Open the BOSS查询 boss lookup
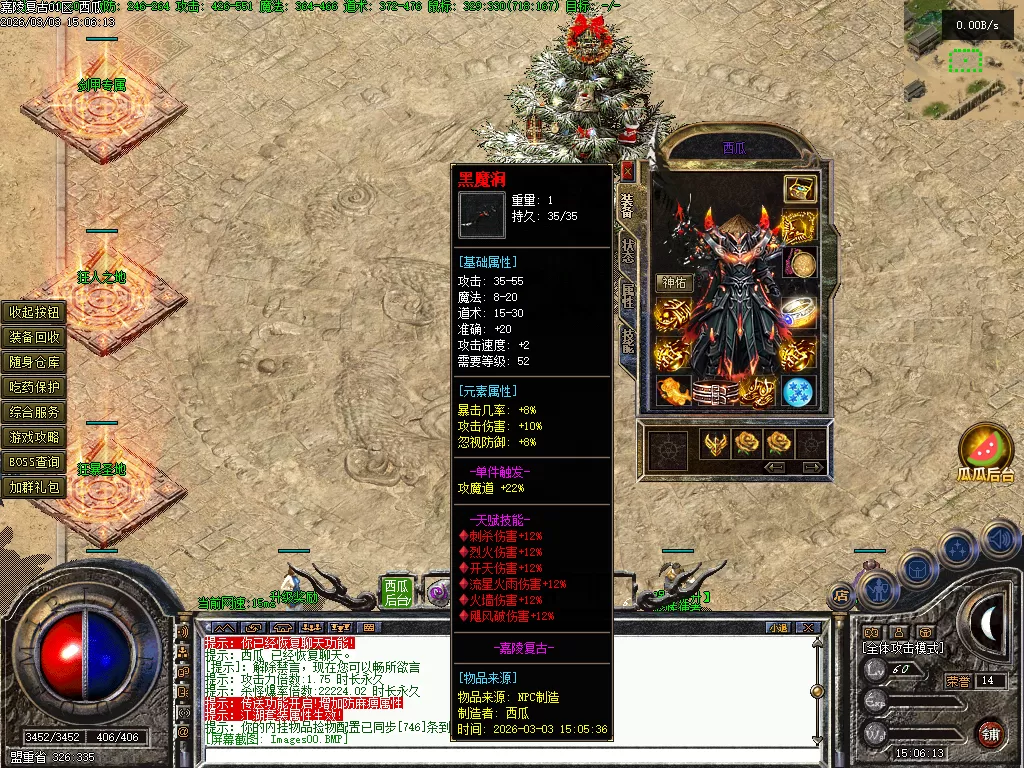 pyautogui.click(x=35, y=463)
